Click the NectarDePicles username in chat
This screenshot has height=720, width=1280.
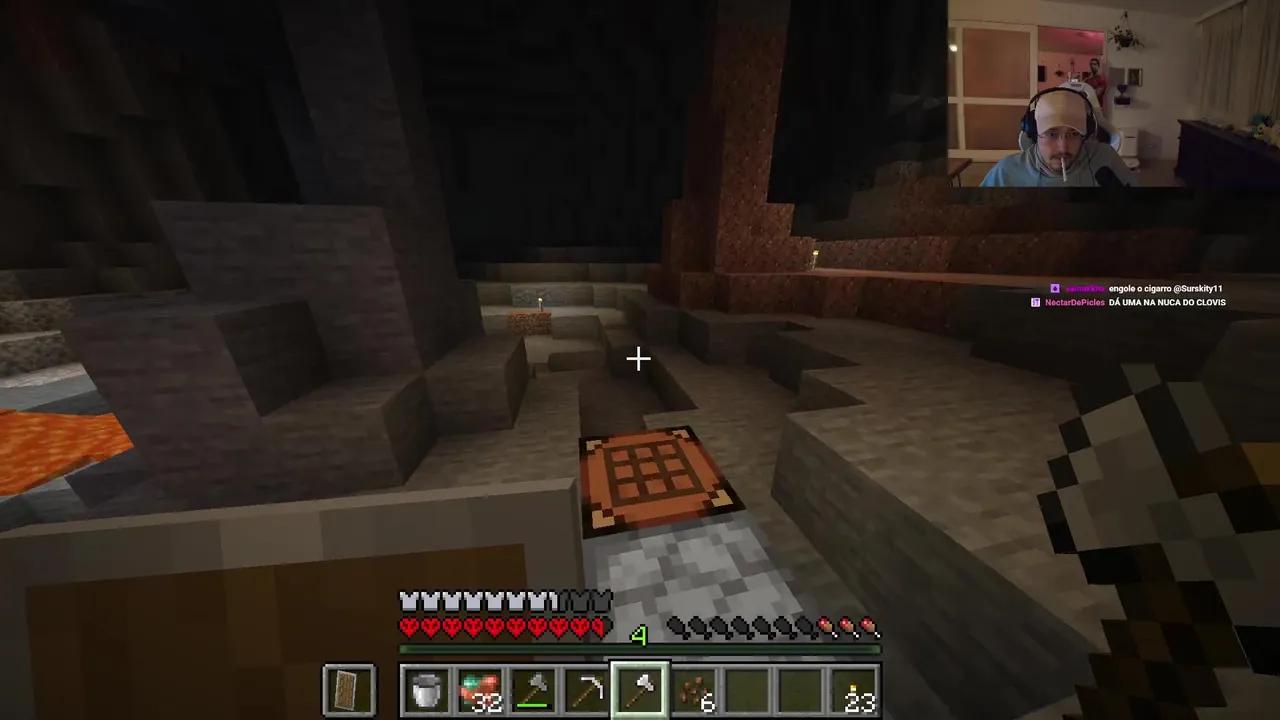tap(1075, 302)
